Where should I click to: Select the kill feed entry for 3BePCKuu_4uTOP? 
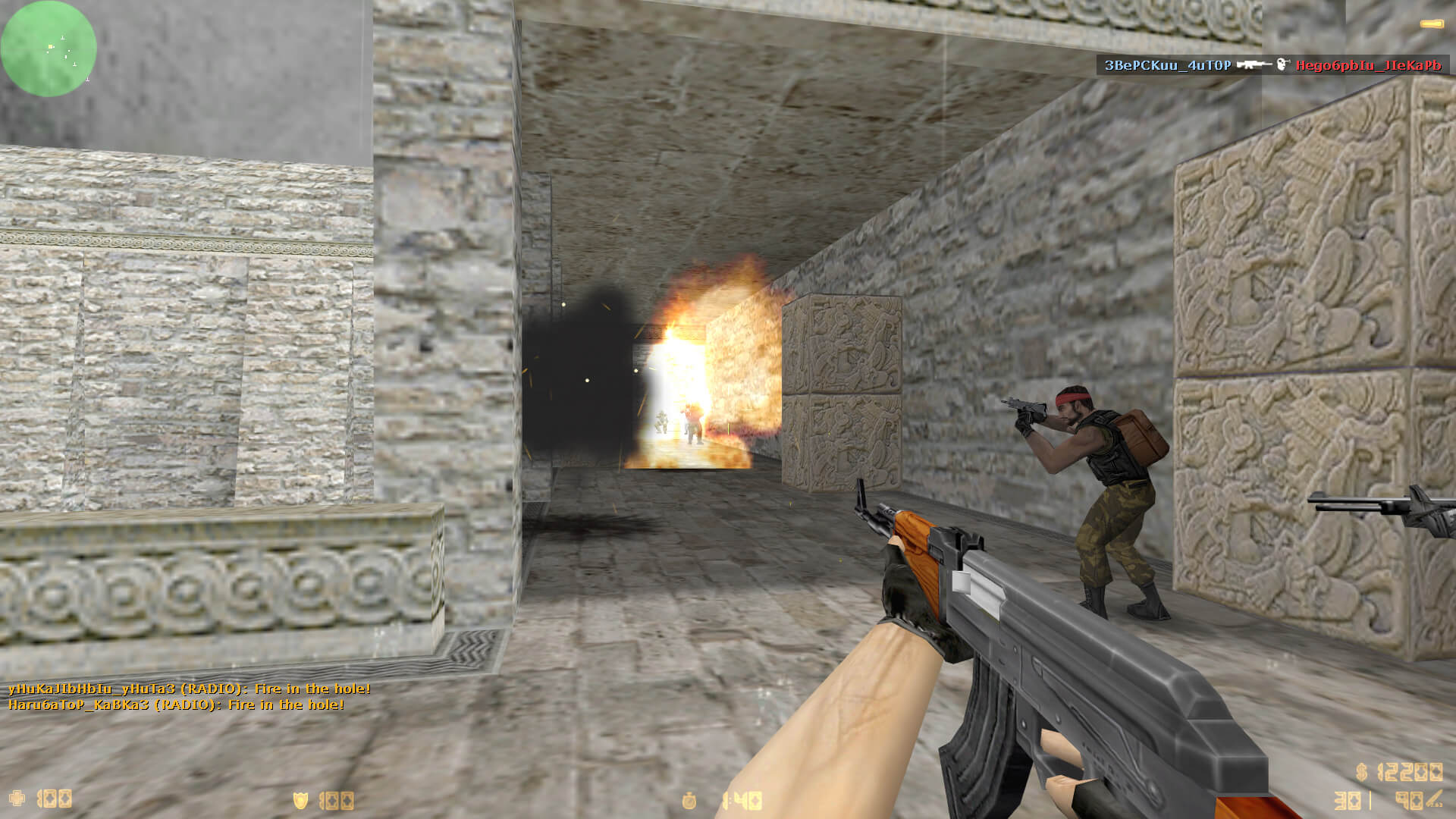click(1272, 65)
